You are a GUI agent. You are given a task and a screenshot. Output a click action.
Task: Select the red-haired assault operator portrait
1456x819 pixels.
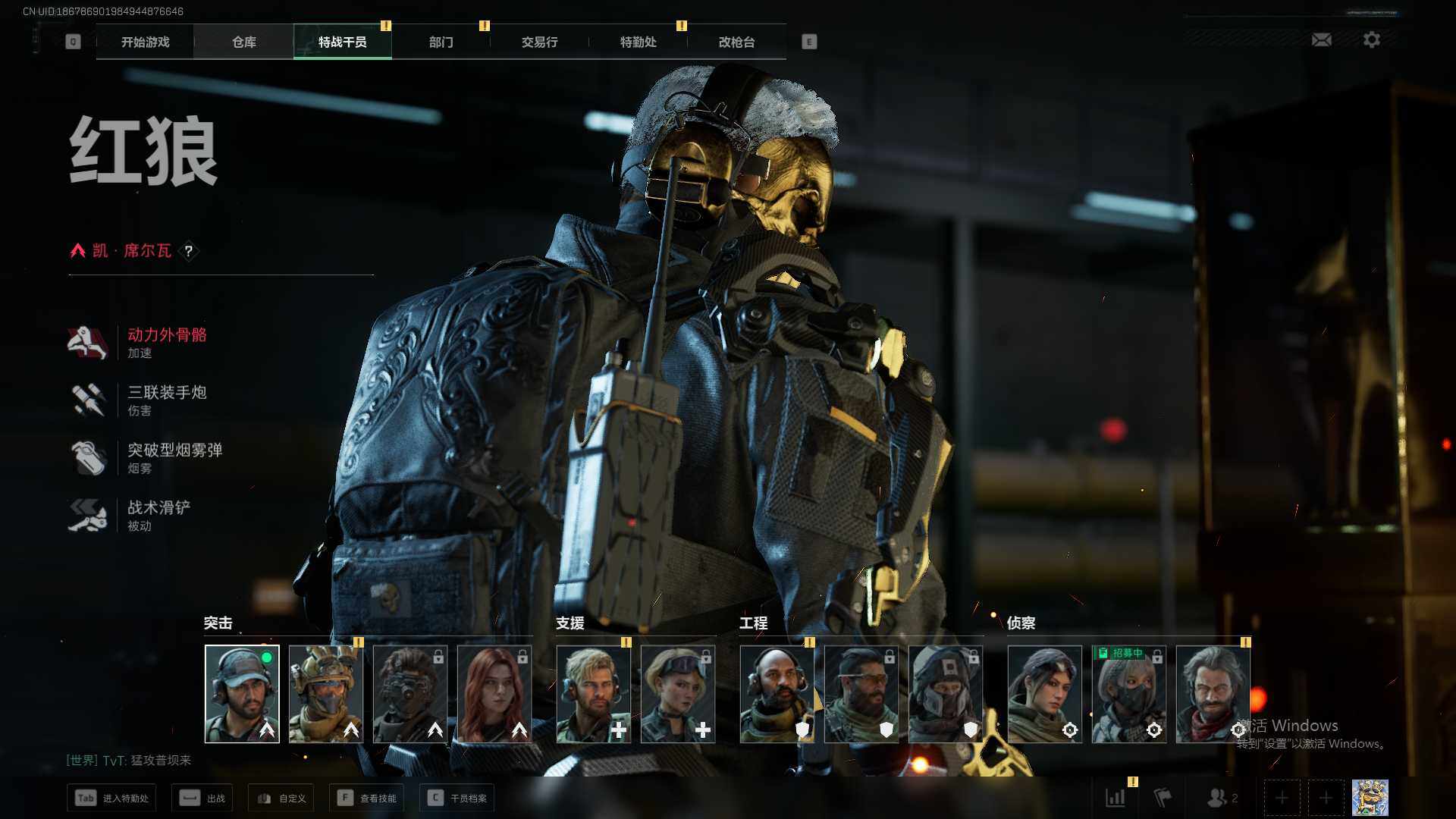(x=494, y=694)
